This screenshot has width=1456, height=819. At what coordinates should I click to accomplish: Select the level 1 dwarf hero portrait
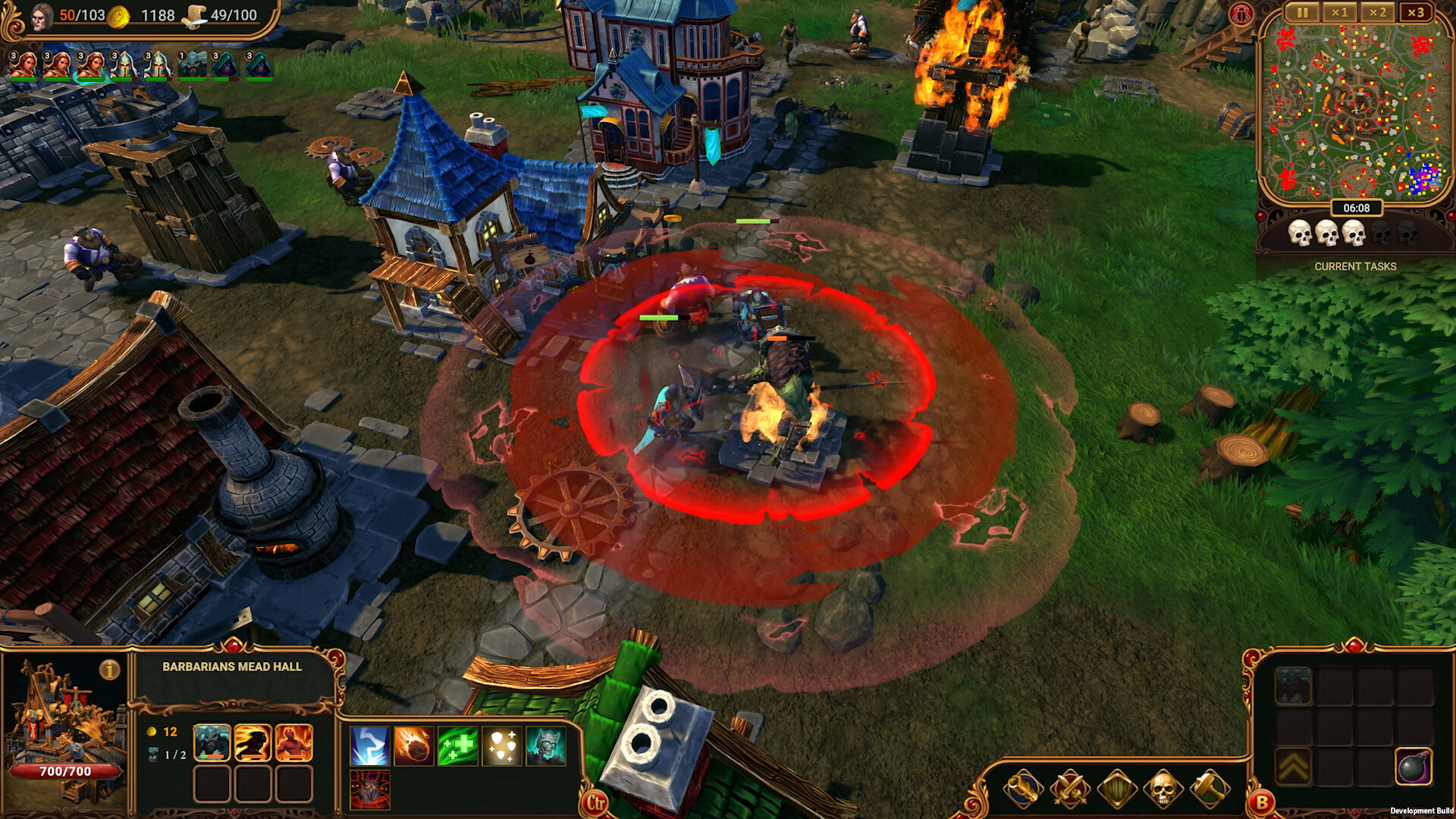coord(192,66)
